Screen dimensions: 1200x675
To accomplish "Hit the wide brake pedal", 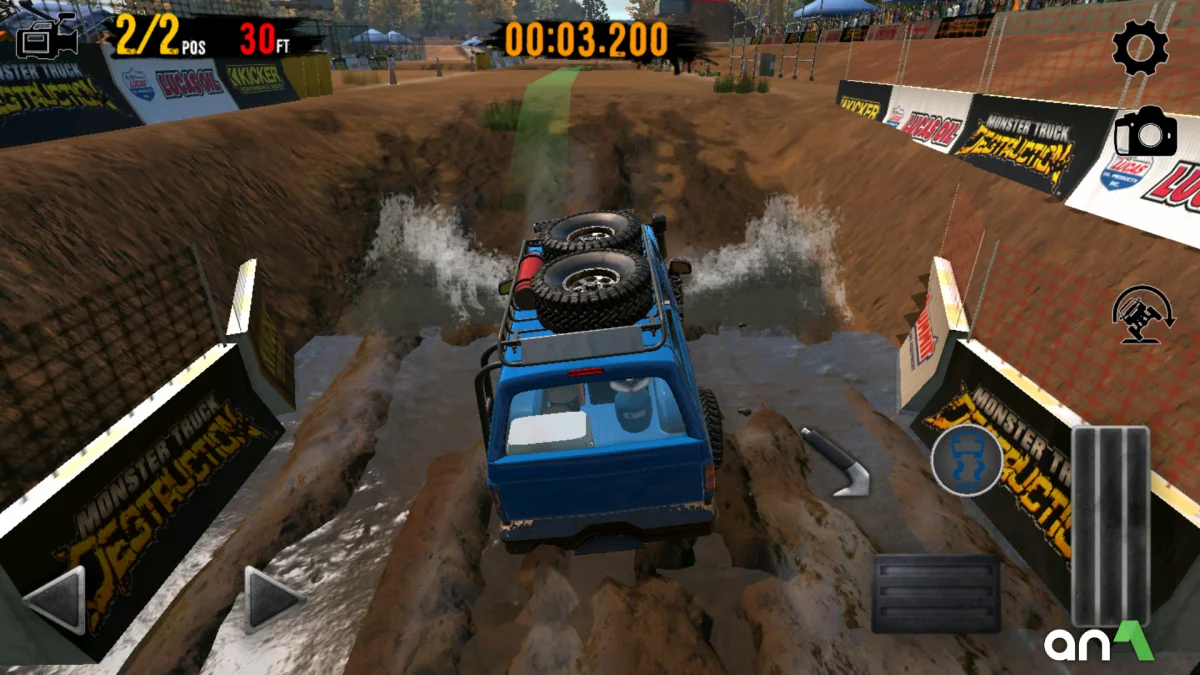I will [936, 594].
